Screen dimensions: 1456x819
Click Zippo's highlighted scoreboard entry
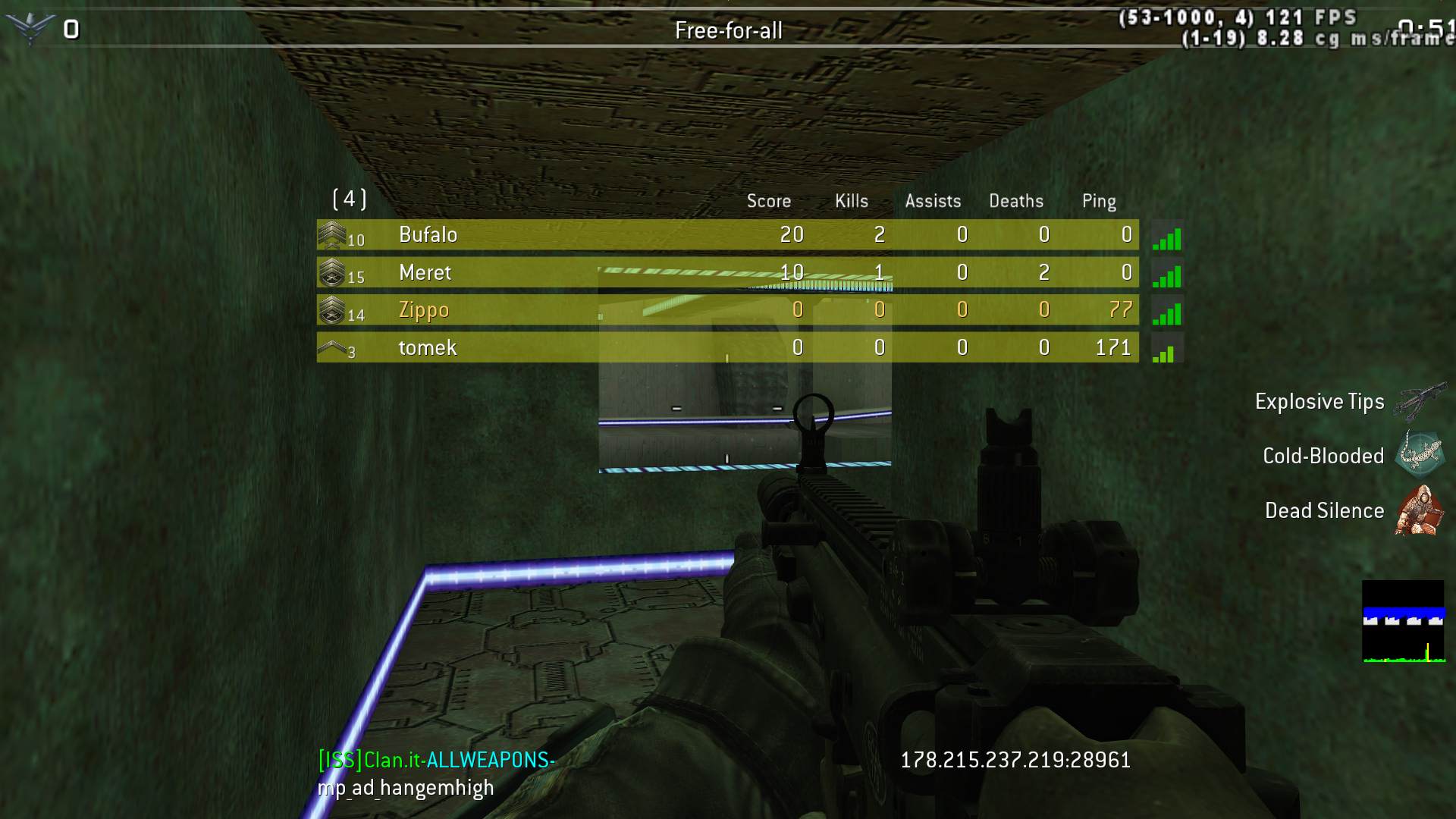[x=726, y=310]
